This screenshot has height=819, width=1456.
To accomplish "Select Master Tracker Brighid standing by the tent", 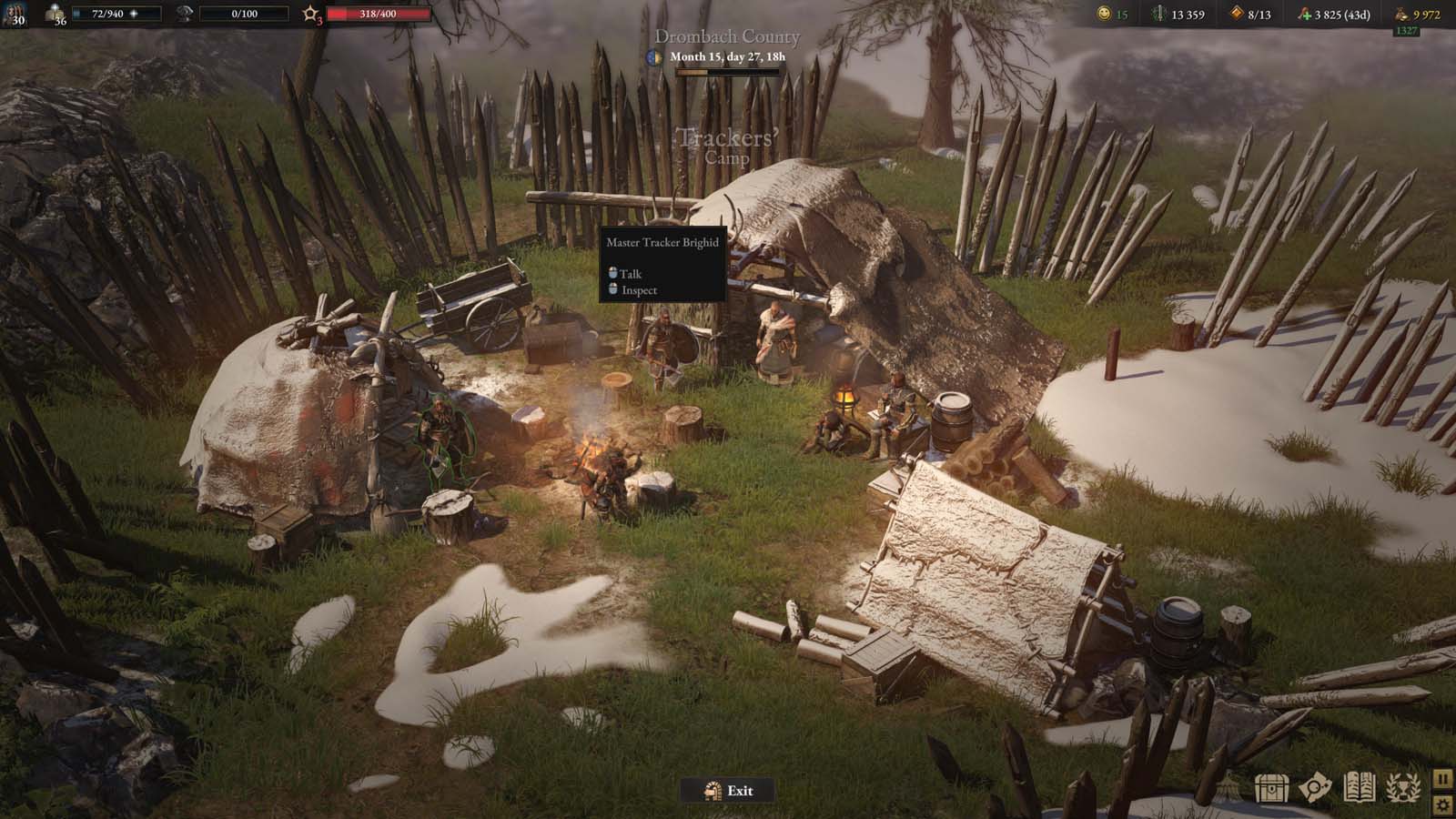I will click(x=774, y=341).
